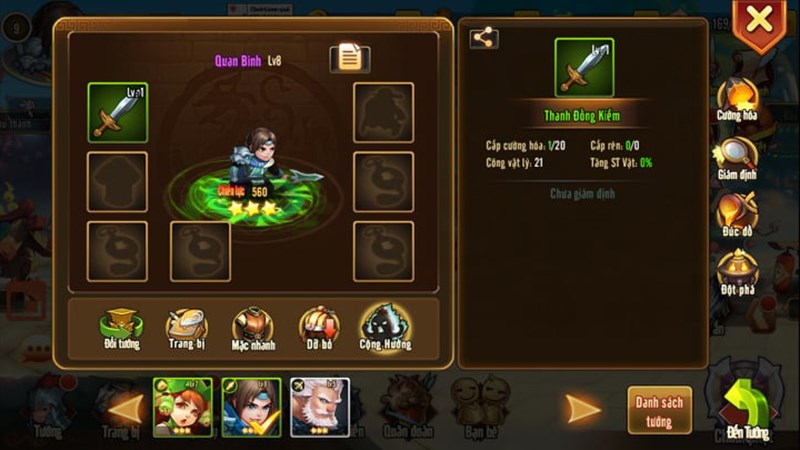Click the Đổi tướng button
The height and width of the screenshot is (450, 800).
tap(120, 328)
